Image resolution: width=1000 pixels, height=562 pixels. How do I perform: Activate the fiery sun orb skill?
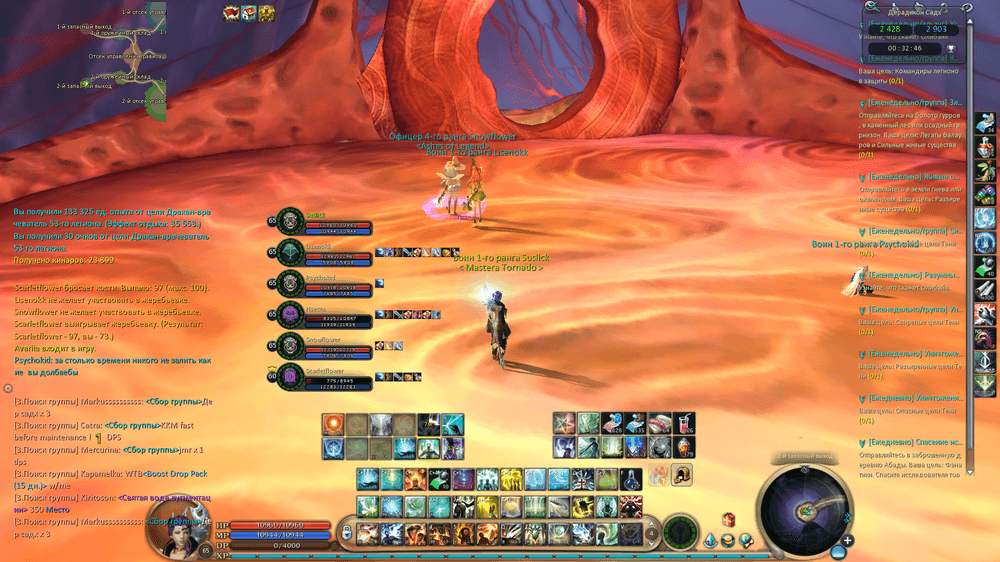click(333, 424)
